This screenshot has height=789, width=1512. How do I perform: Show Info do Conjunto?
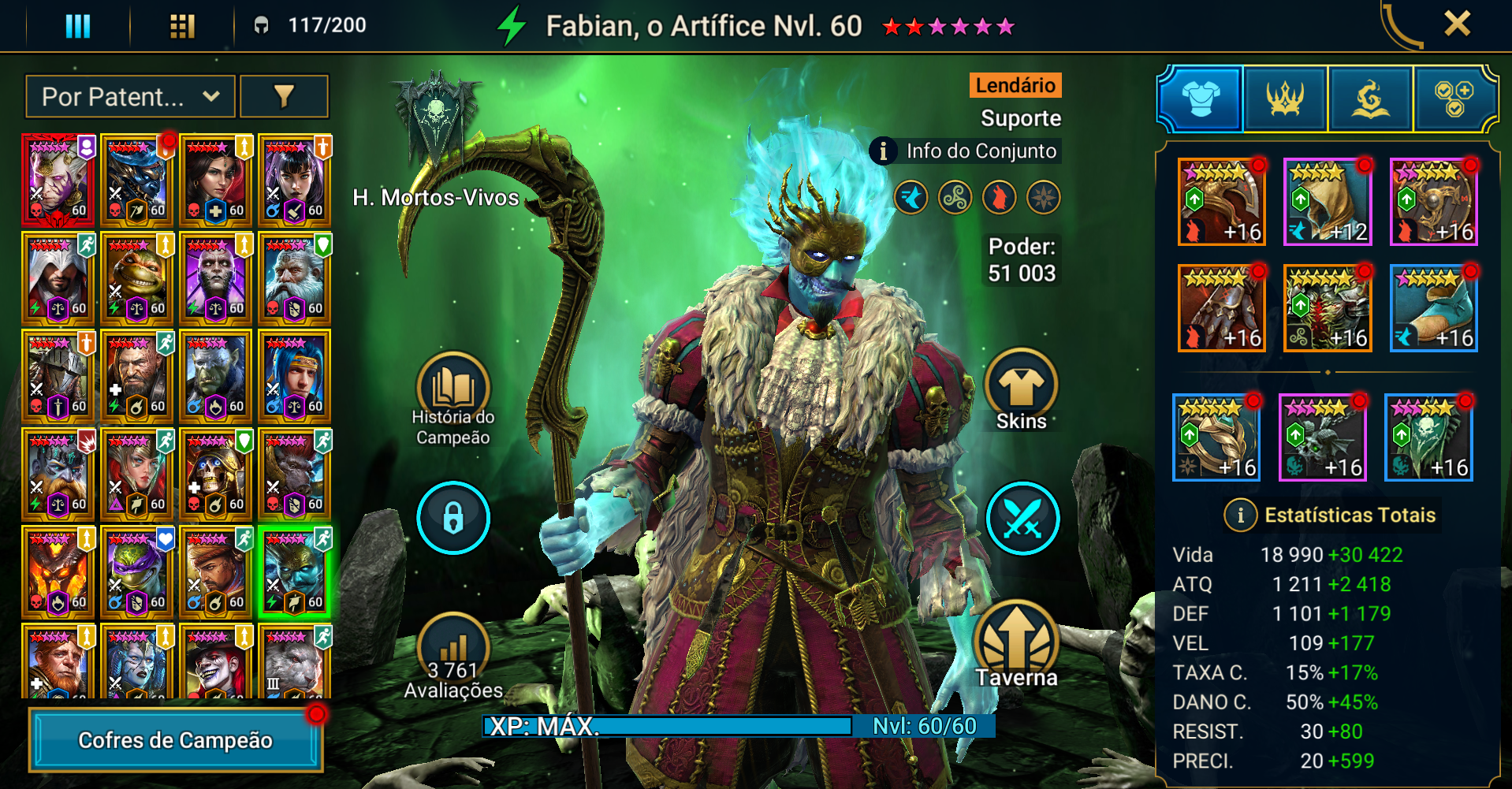[966, 151]
